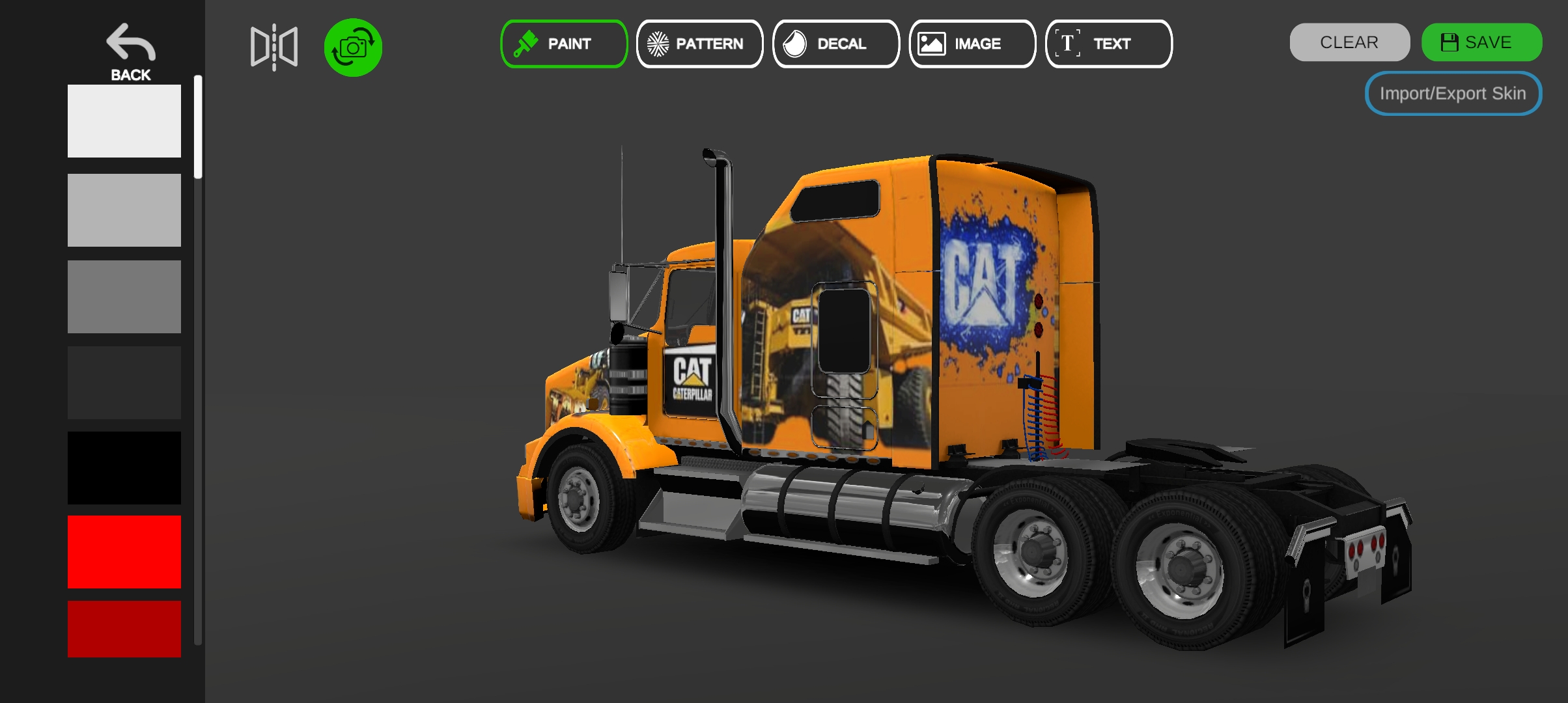
Task: Pick the white color swatch
Action: tap(124, 121)
